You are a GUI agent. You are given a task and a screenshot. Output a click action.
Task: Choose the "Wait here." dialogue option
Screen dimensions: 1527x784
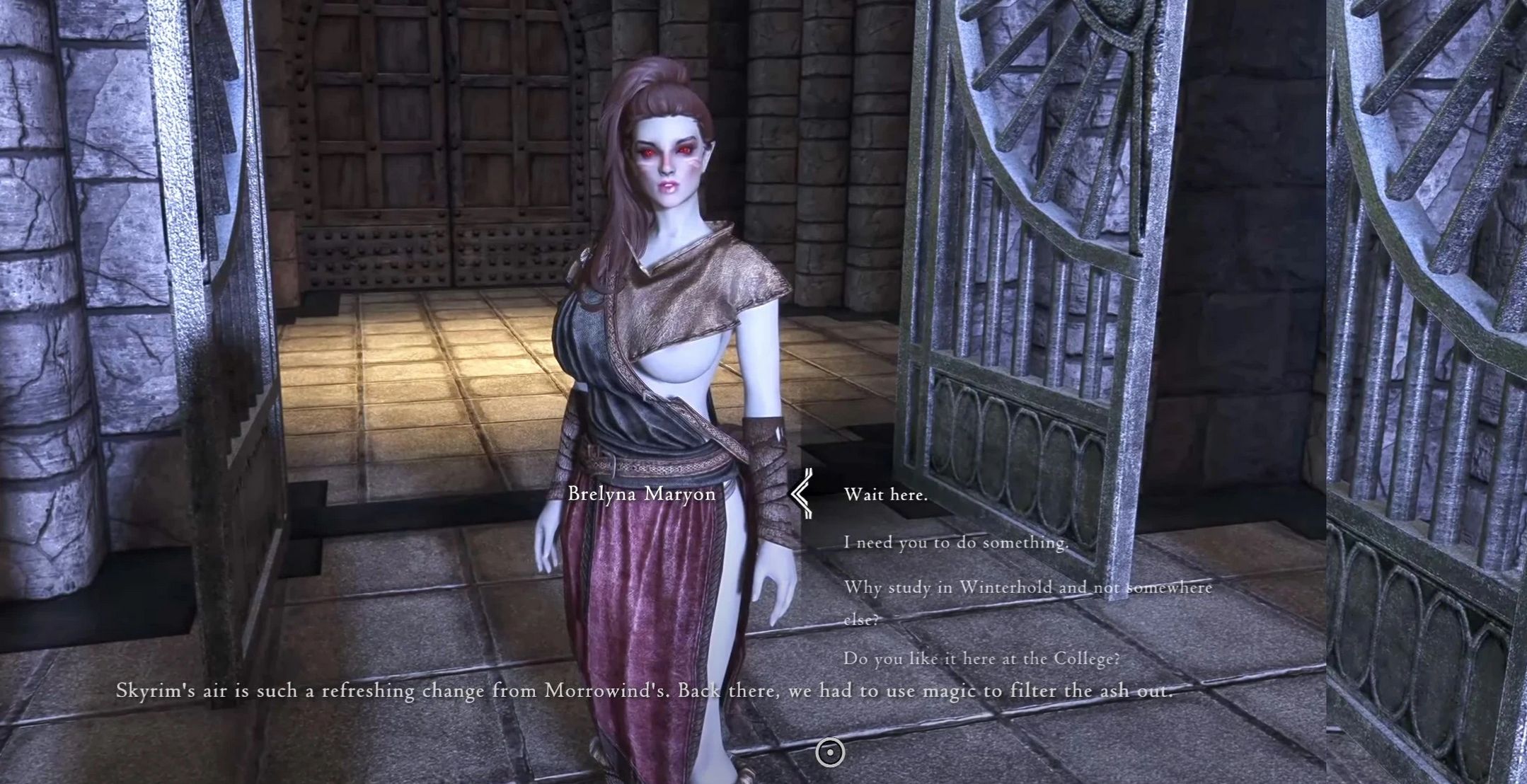[885, 495]
